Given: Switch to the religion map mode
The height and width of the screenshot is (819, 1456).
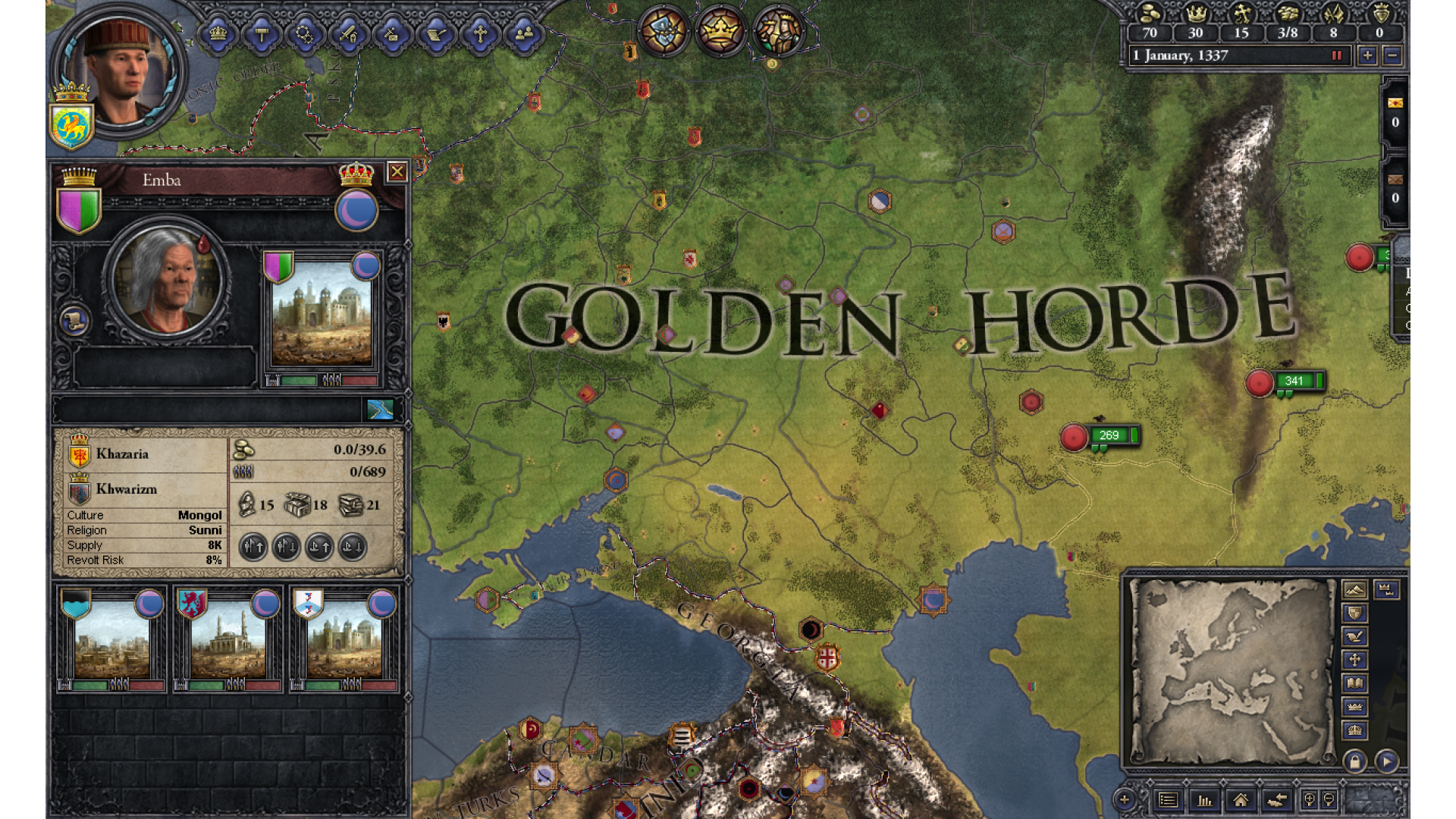Looking at the screenshot, I should click(x=1354, y=660).
